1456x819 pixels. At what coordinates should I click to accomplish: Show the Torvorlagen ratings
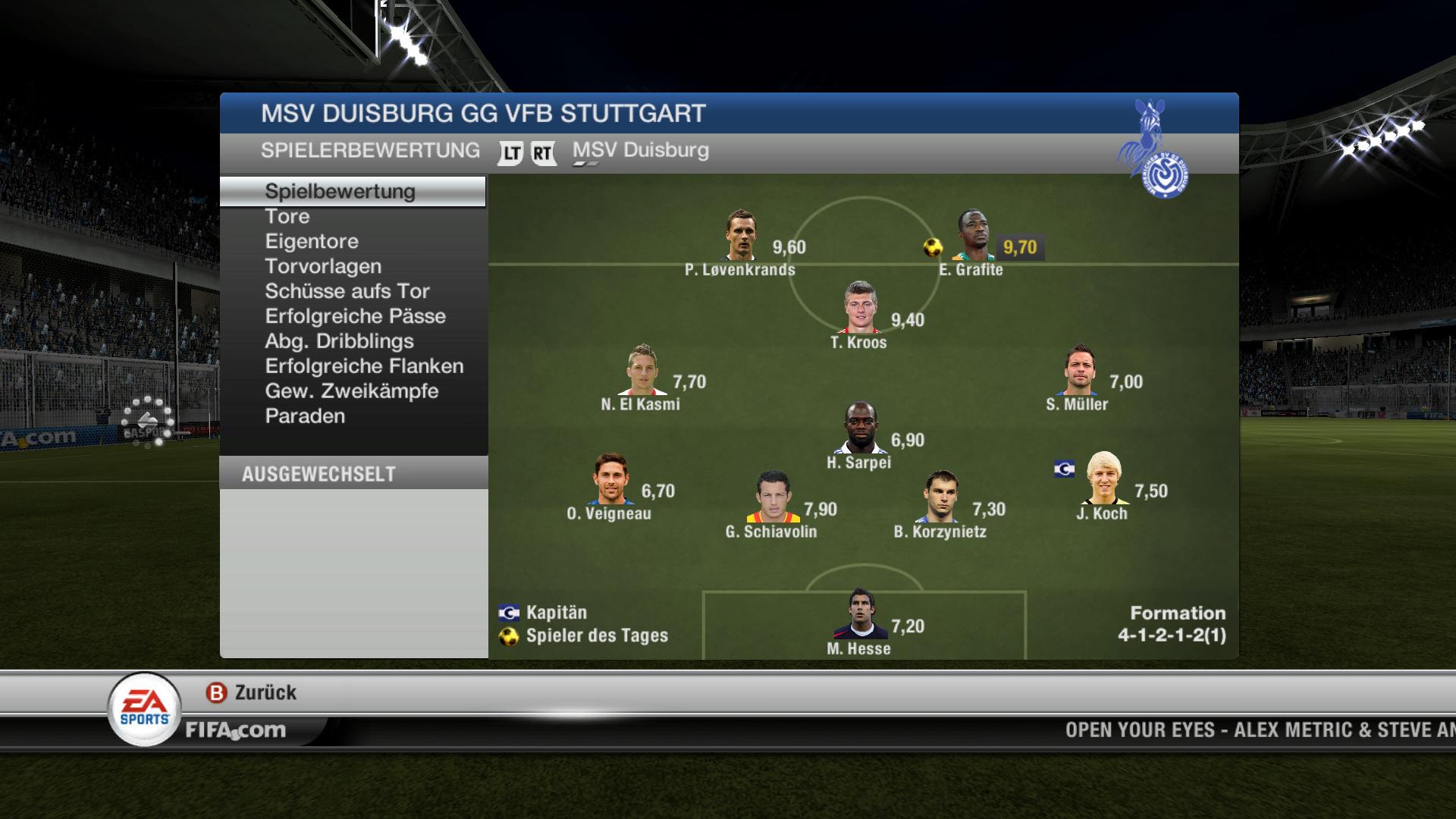tap(323, 267)
